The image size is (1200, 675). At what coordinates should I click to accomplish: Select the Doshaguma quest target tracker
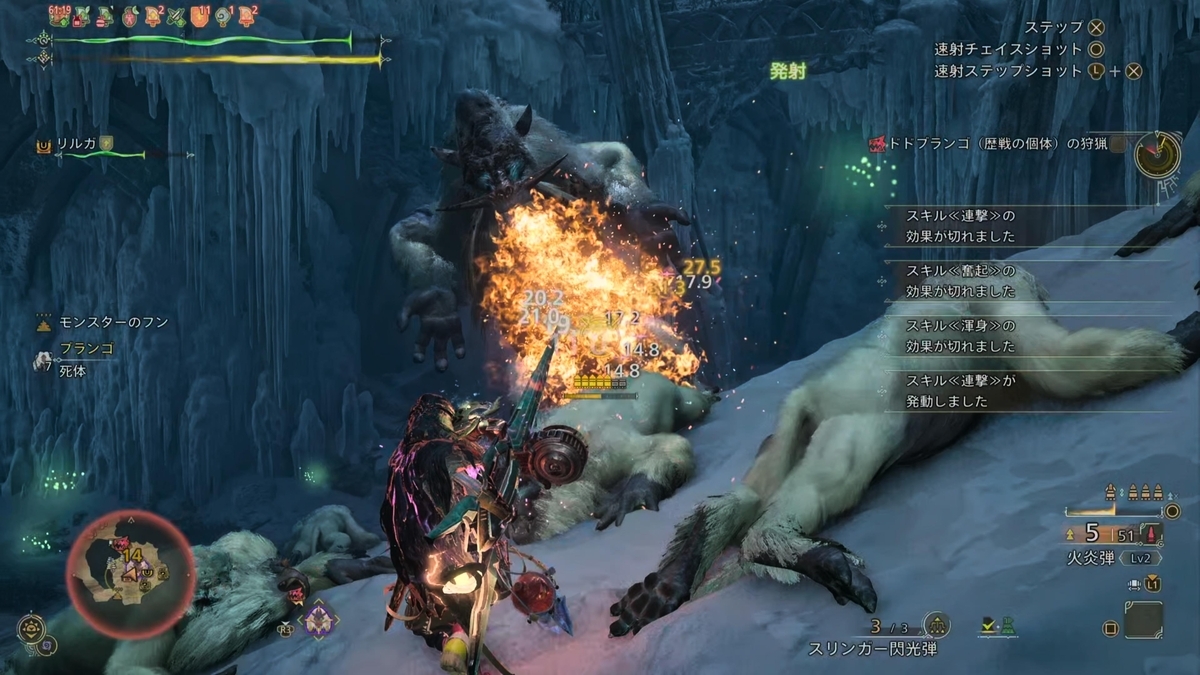click(x=984, y=144)
